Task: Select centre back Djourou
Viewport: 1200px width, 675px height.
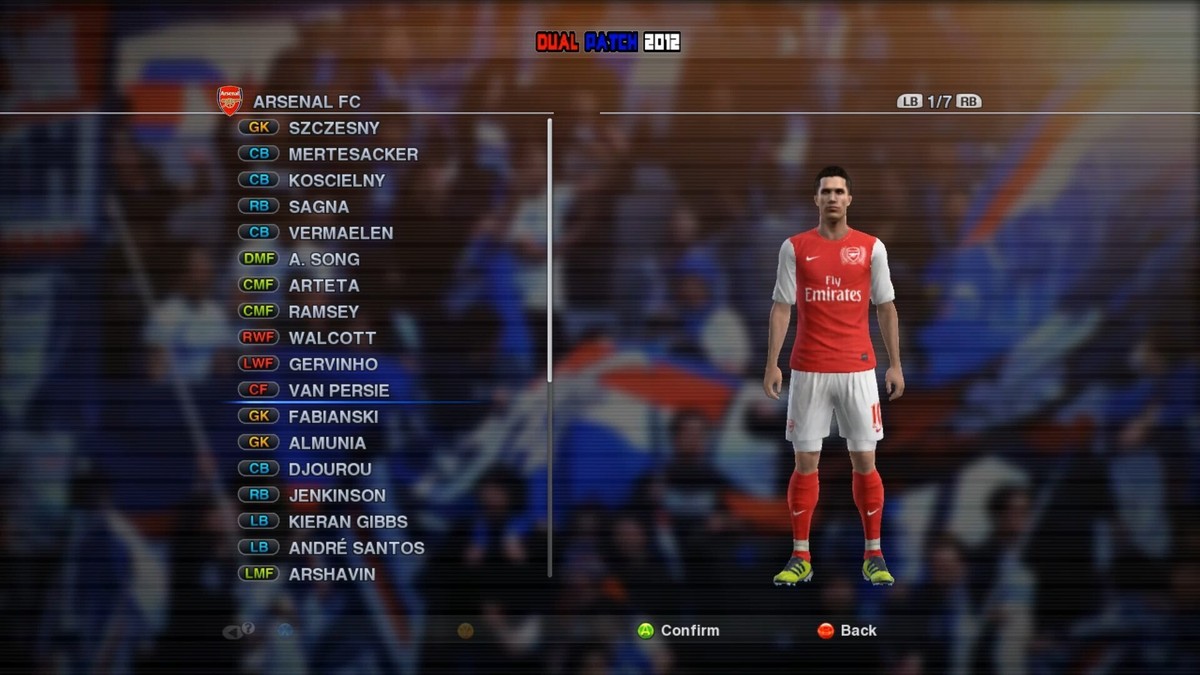Action: [x=330, y=469]
